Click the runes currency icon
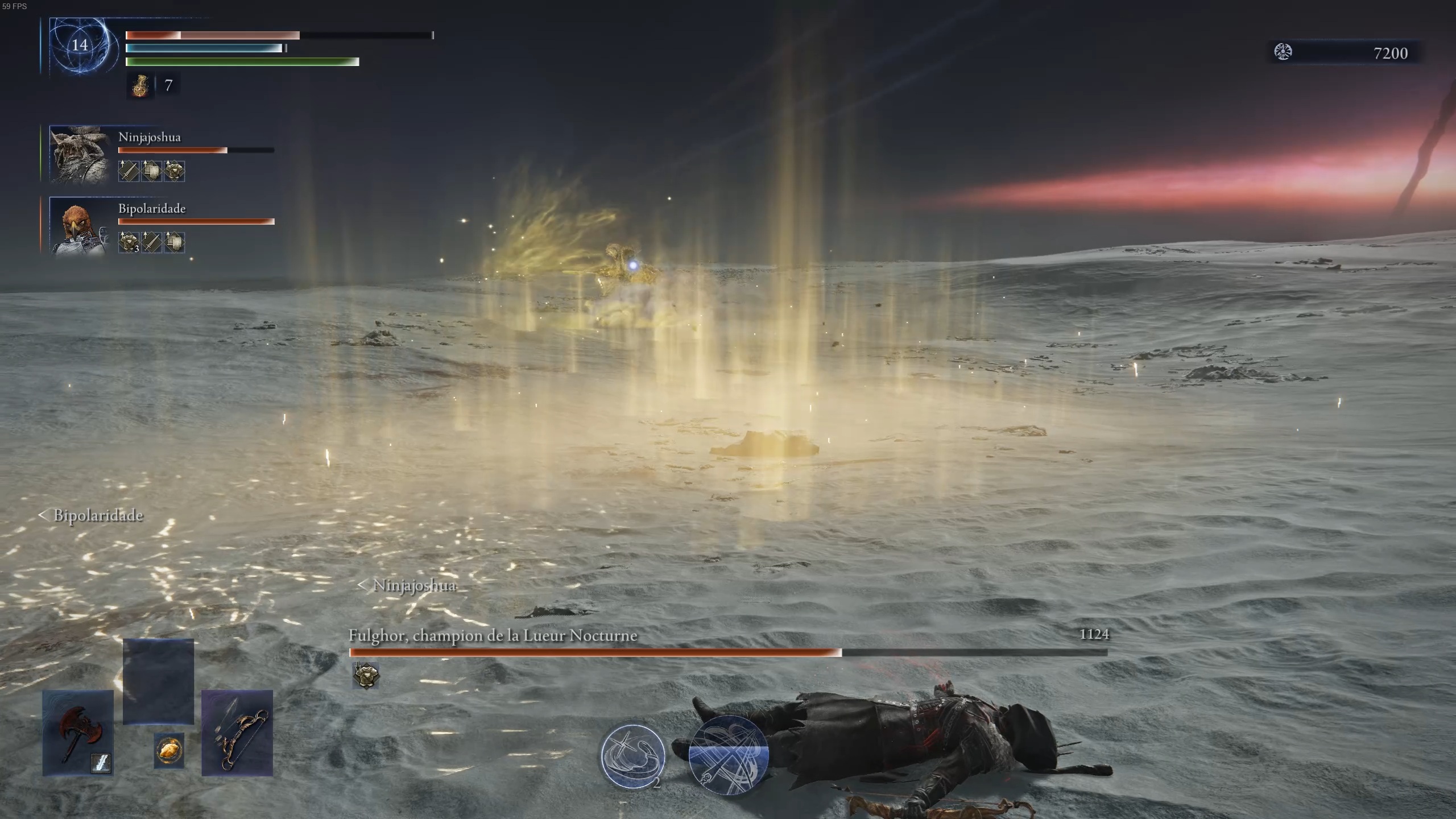Image resolution: width=1456 pixels, height=819 pixels. 1283,52
